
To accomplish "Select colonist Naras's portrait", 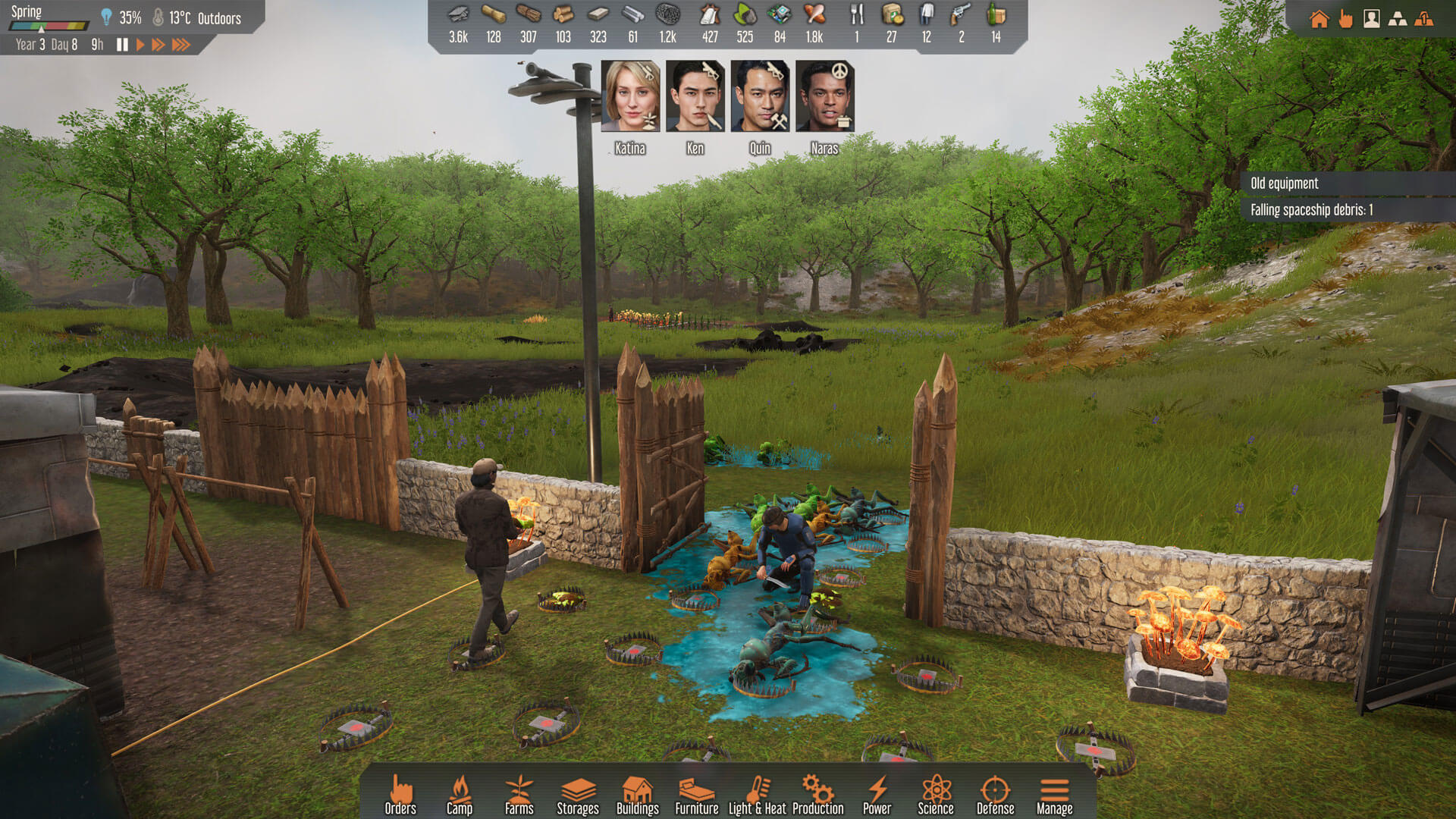I will (x=824, y=96).
